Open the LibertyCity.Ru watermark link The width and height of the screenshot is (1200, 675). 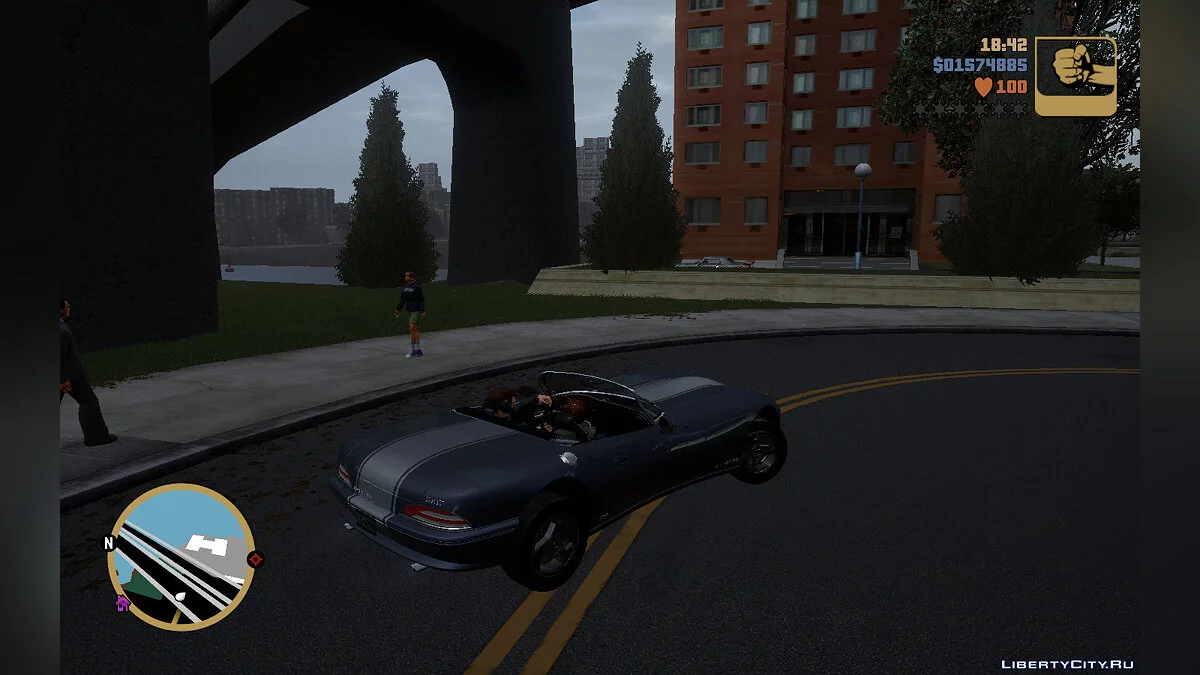[1068, 664]
